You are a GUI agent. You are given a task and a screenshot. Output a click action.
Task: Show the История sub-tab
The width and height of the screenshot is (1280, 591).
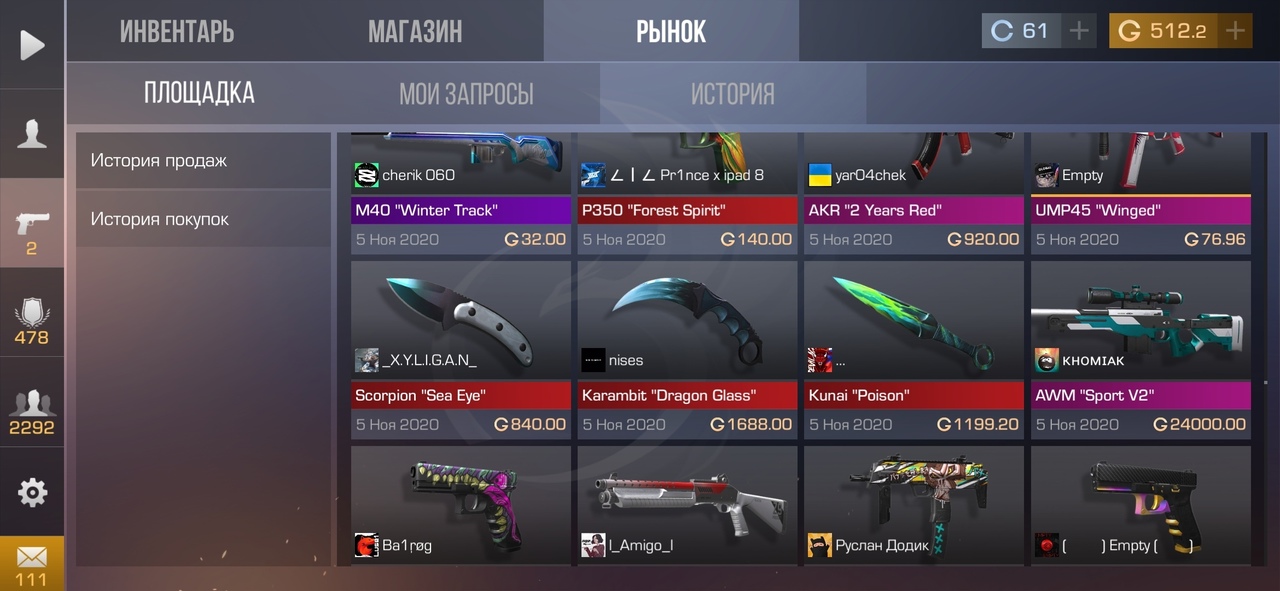(733, 94)
